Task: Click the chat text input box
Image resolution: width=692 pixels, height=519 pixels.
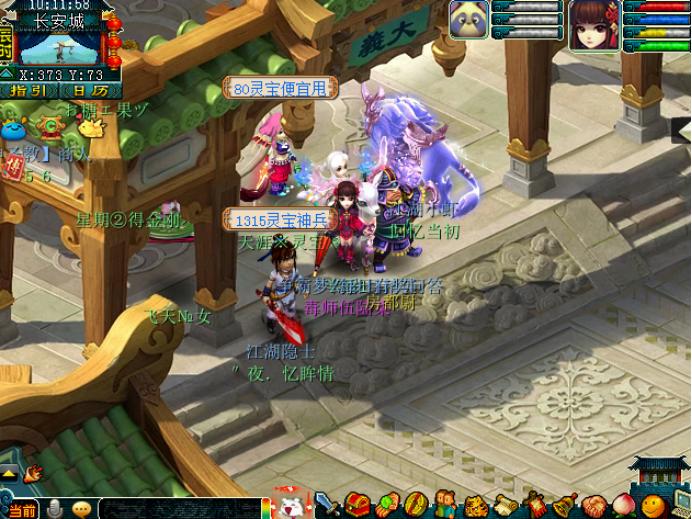Action: (180, 508)
